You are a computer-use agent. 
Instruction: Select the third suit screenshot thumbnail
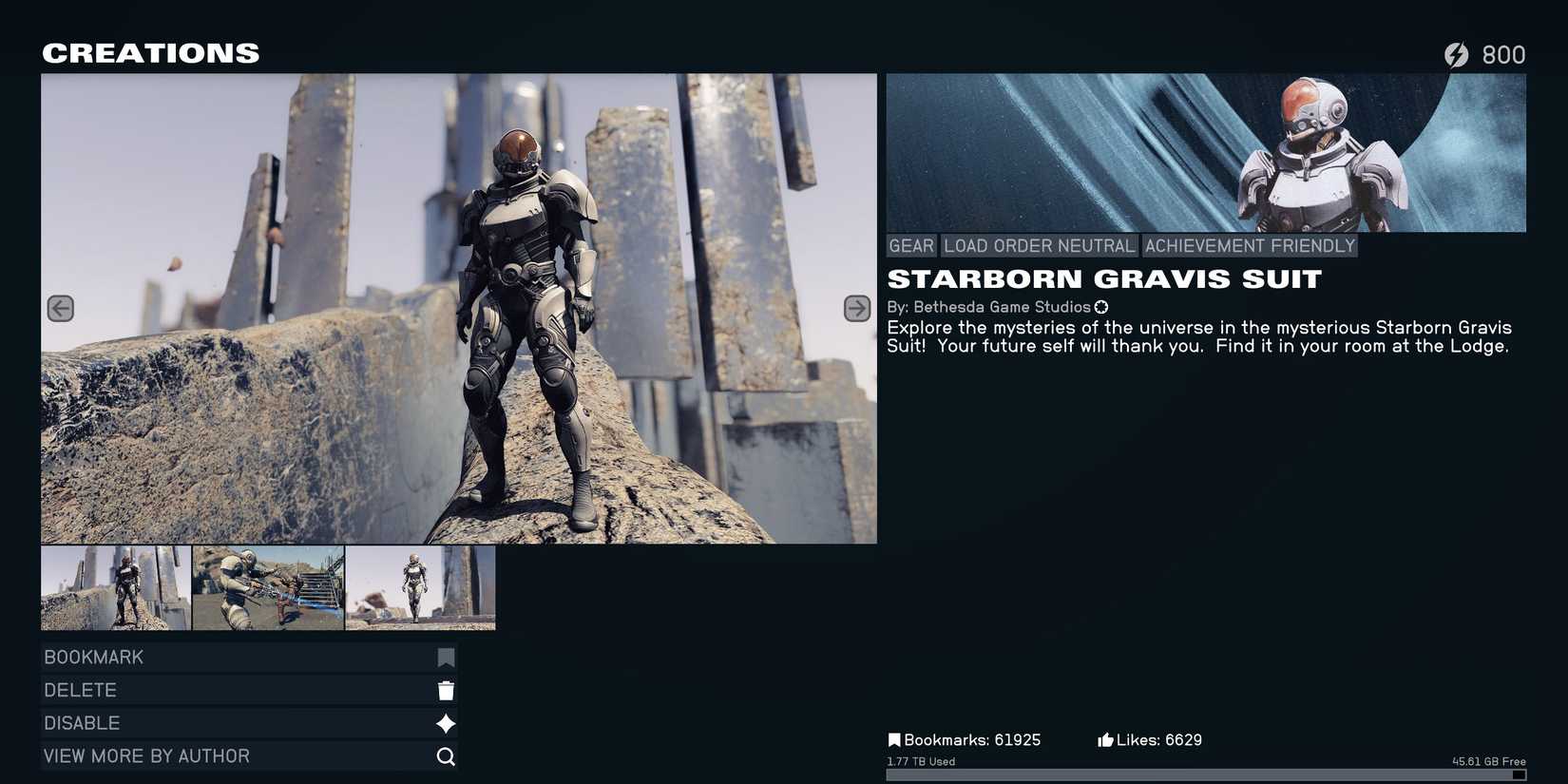(420, 587)
